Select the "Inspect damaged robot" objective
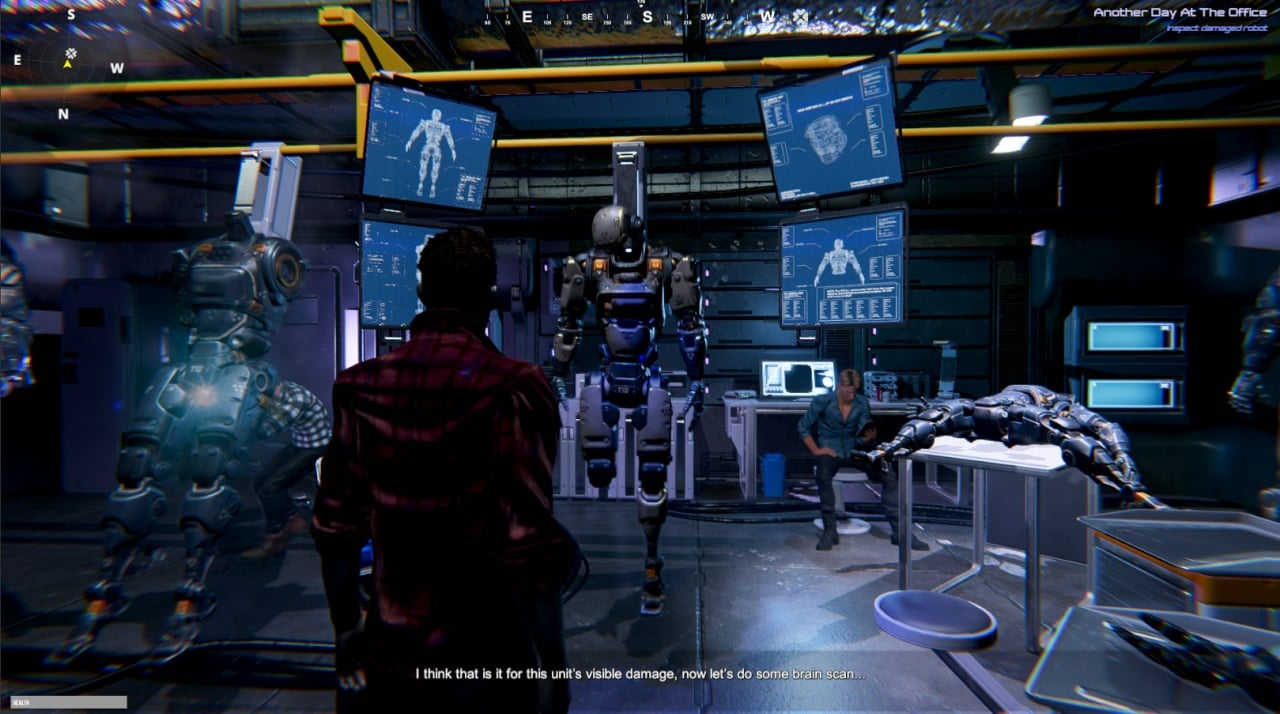This screenshot has height=714, width=1280. tap(1215, 27)
